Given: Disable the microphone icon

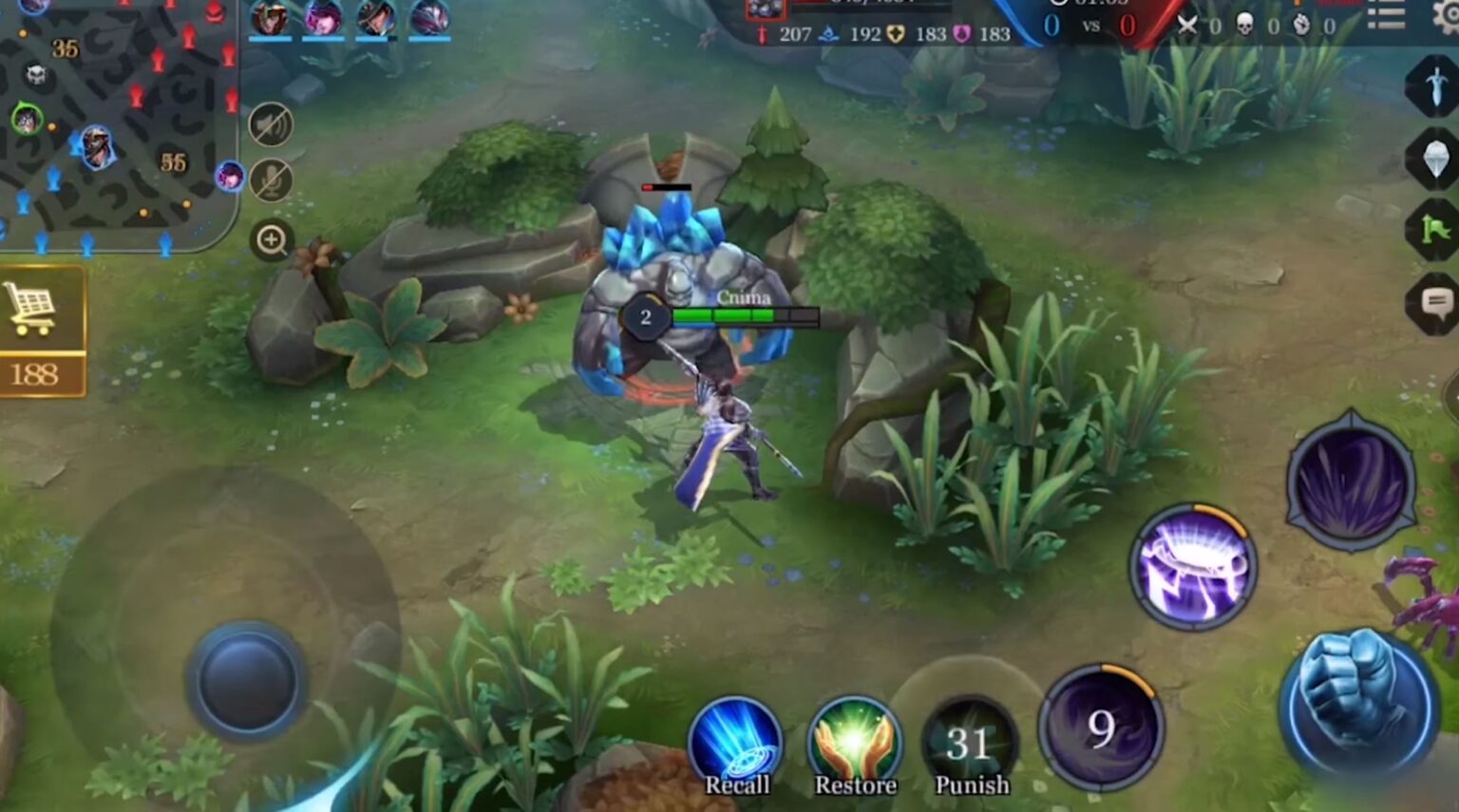Looking at the screenshot, I should click(271, 181).
